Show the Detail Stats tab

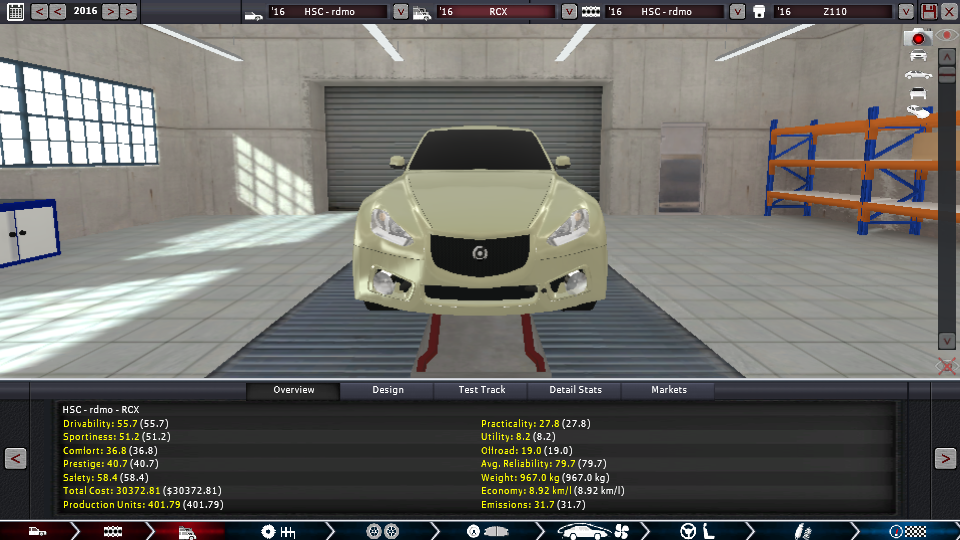(575, 390)
